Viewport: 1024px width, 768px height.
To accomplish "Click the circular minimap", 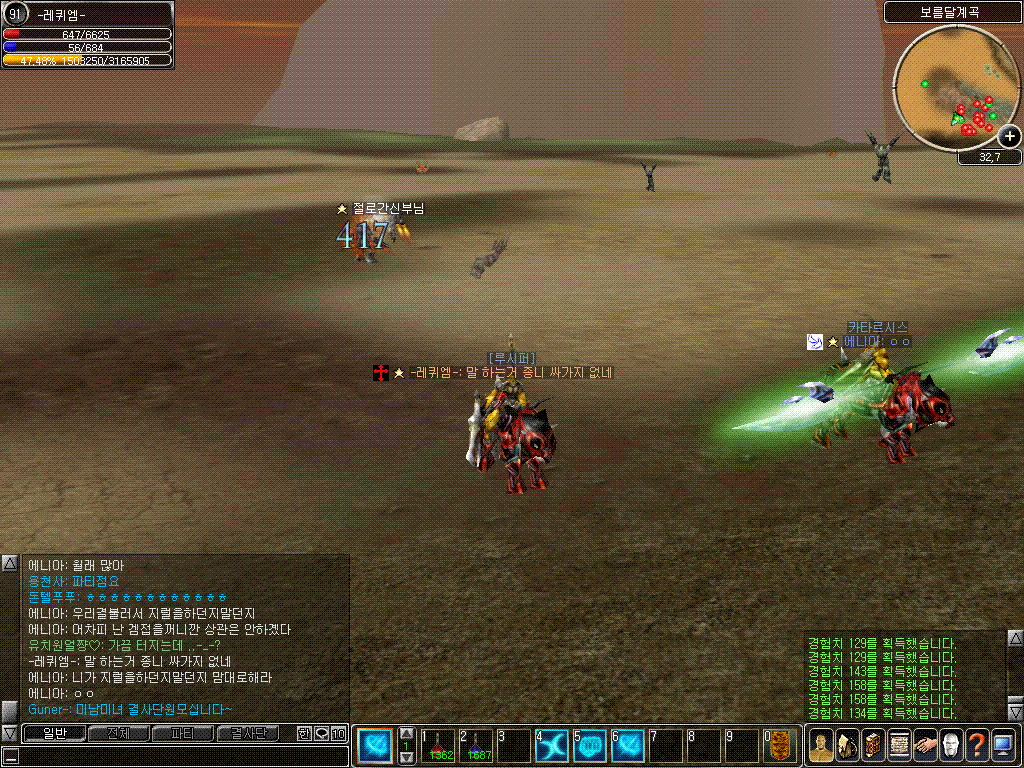I will click(955, 88).
